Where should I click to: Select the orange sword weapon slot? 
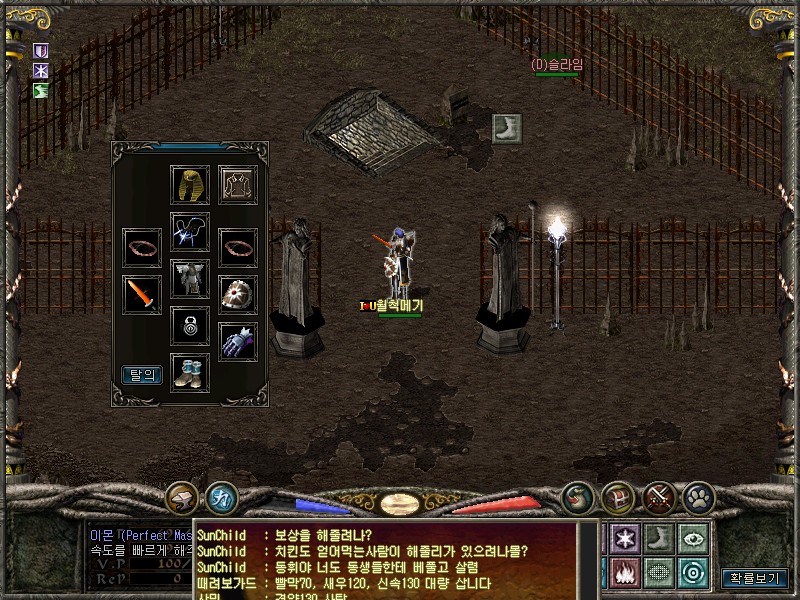(x=142, y=294)
